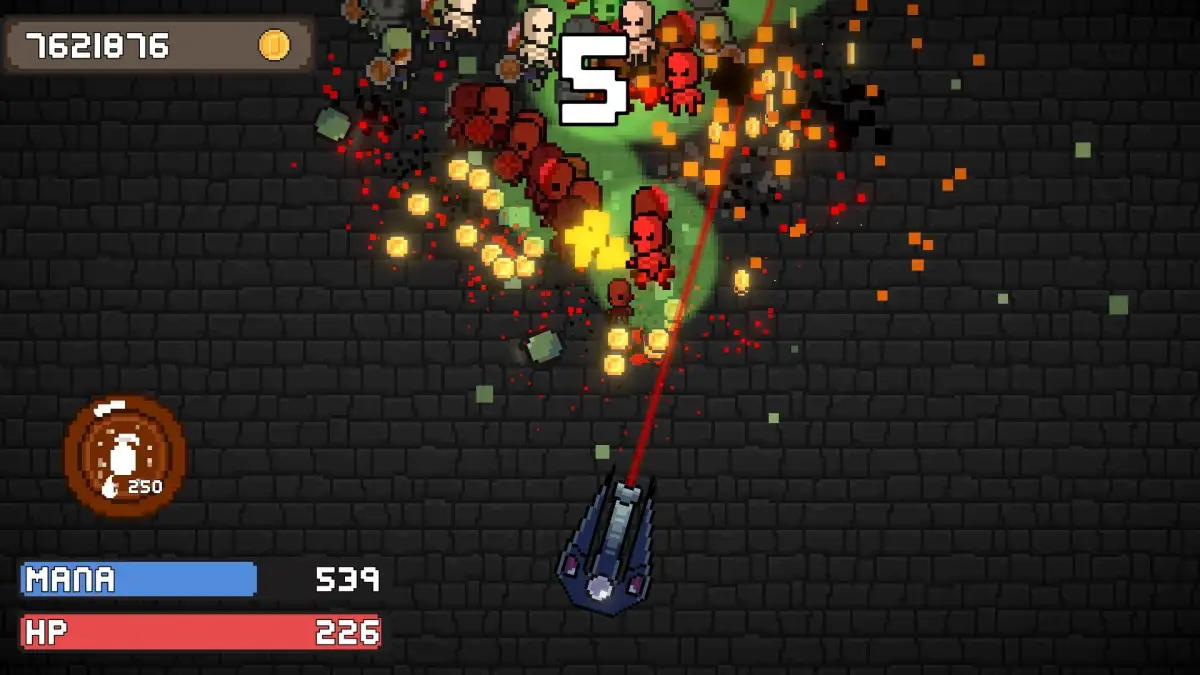Image resolution: width=1200 pixels, height=675 pixels.
Task: Activate the grenade ability costing 250 mana
Action: 125,457
